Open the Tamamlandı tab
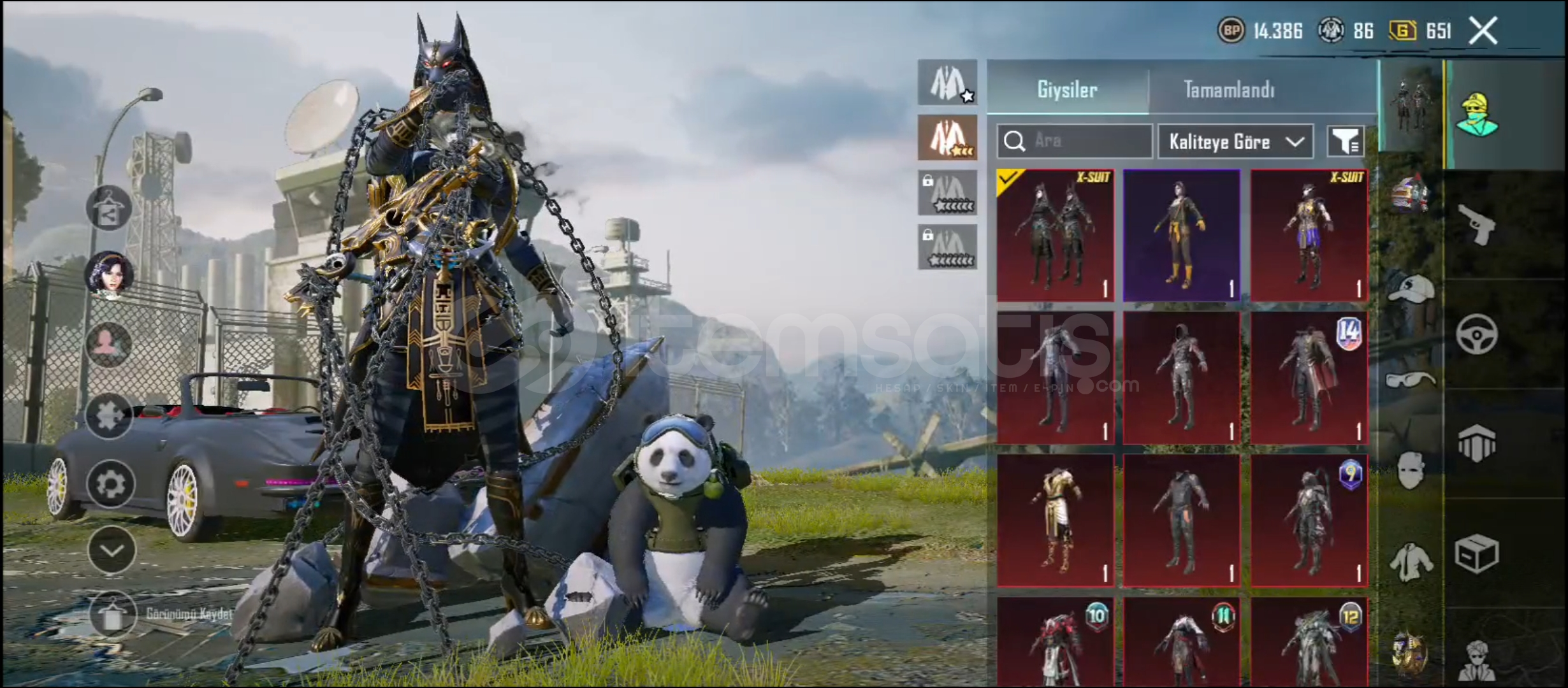The height and width of the screenshot is (688, 1568). [1229, 90]
